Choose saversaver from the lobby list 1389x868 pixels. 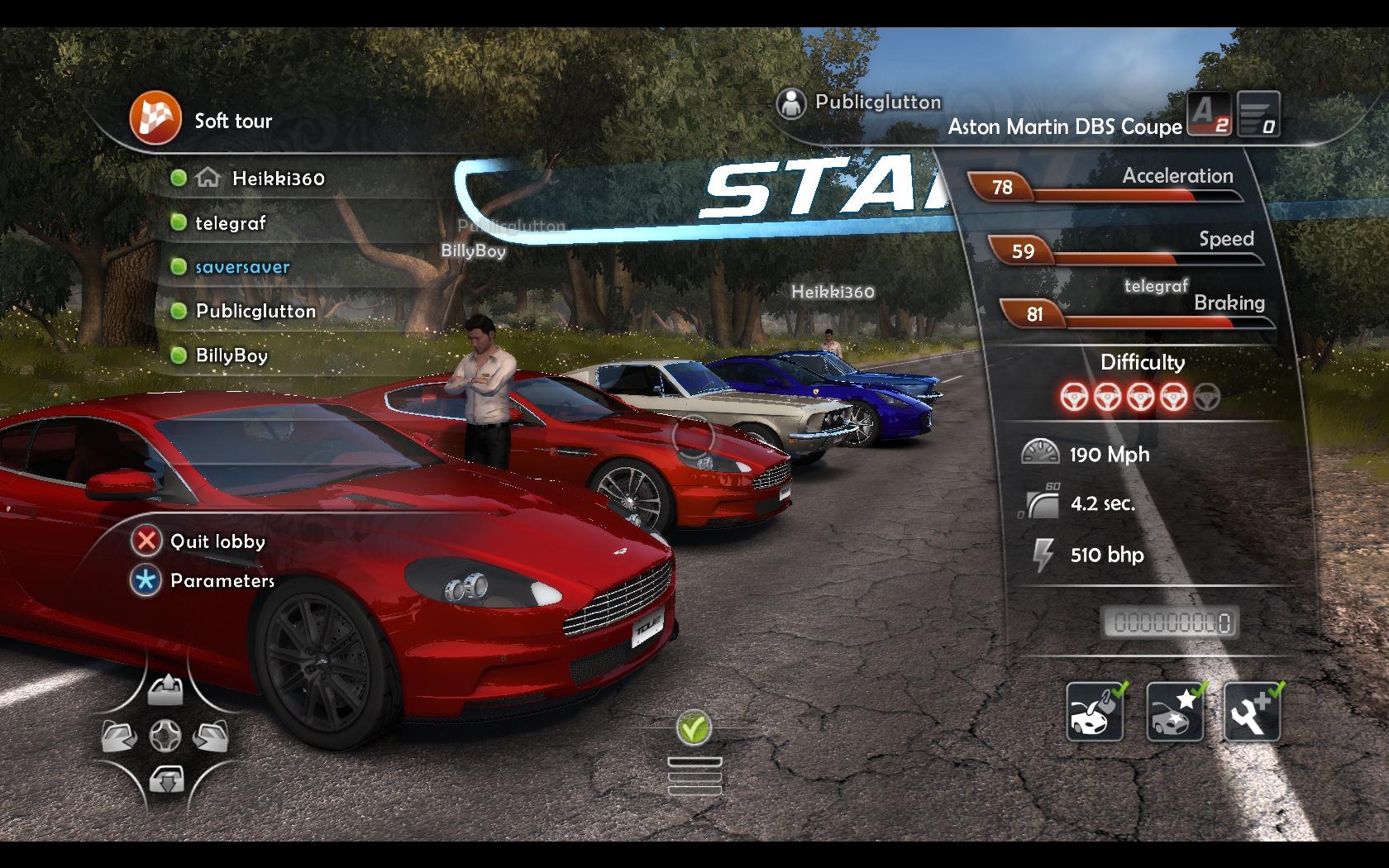[x=241, y=267]
